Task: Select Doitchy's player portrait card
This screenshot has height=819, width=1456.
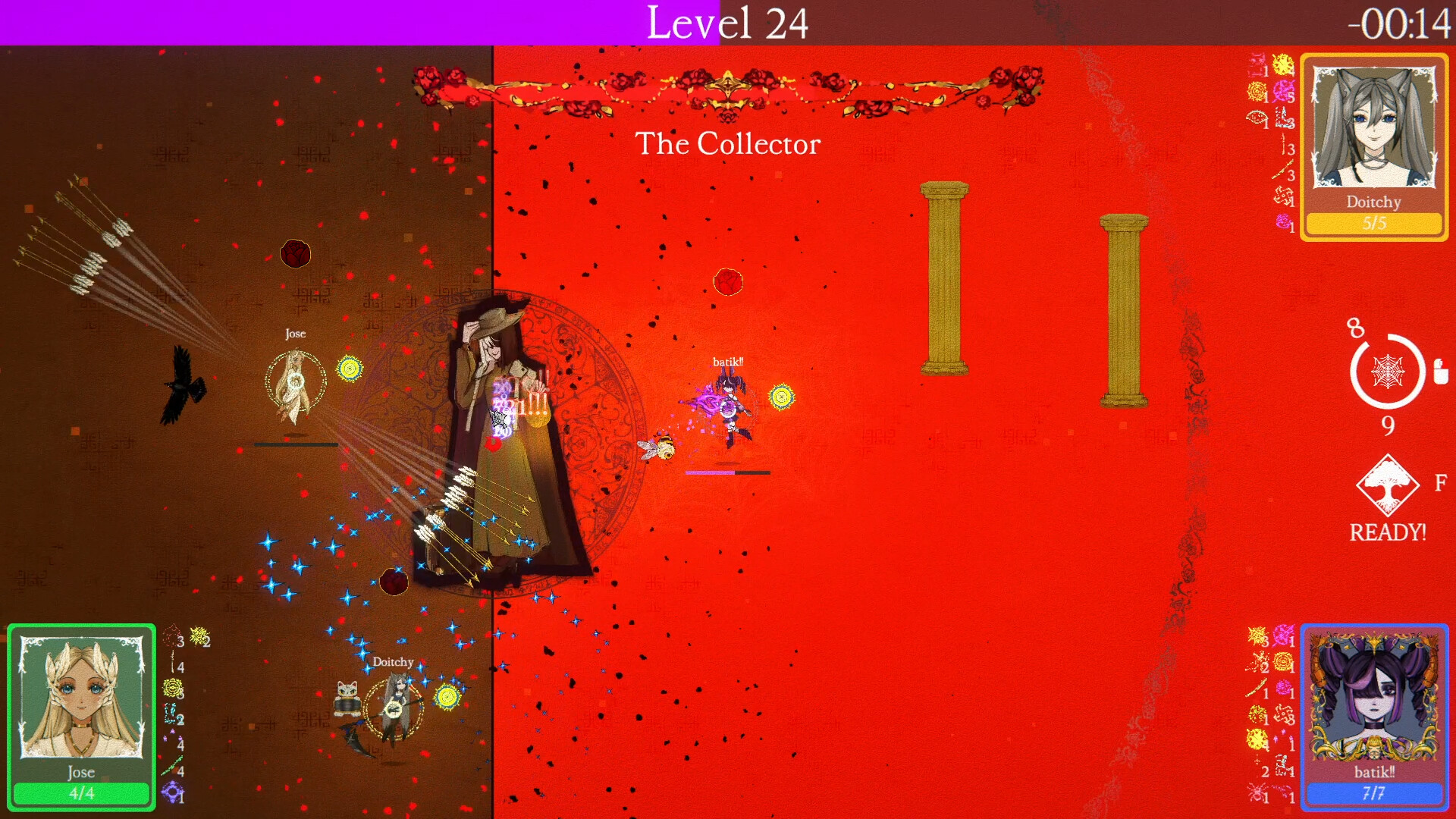Action: tap(1373, 147)
